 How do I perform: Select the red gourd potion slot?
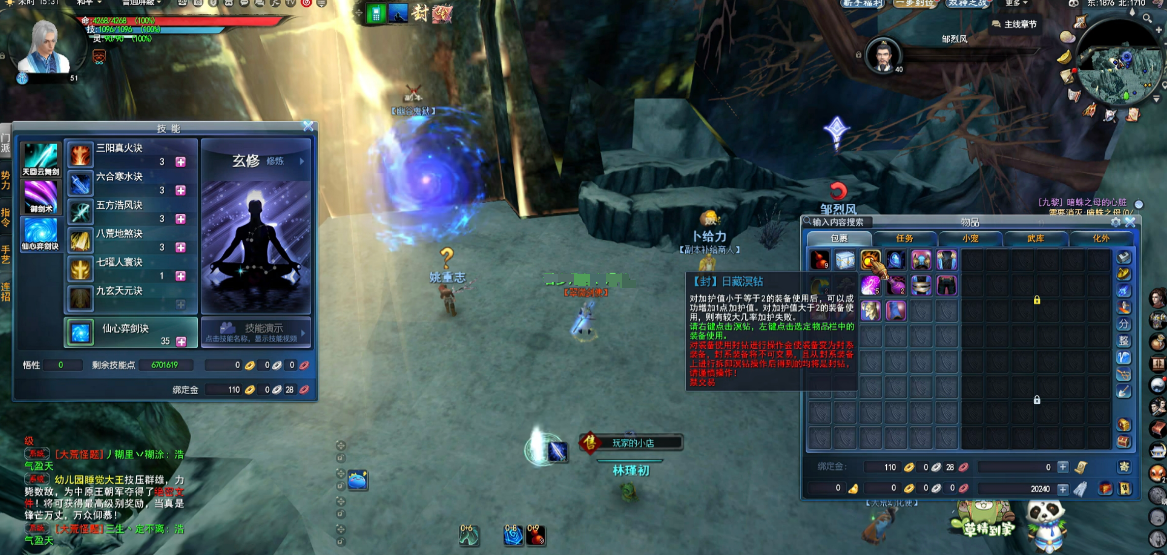click(820, 260)
